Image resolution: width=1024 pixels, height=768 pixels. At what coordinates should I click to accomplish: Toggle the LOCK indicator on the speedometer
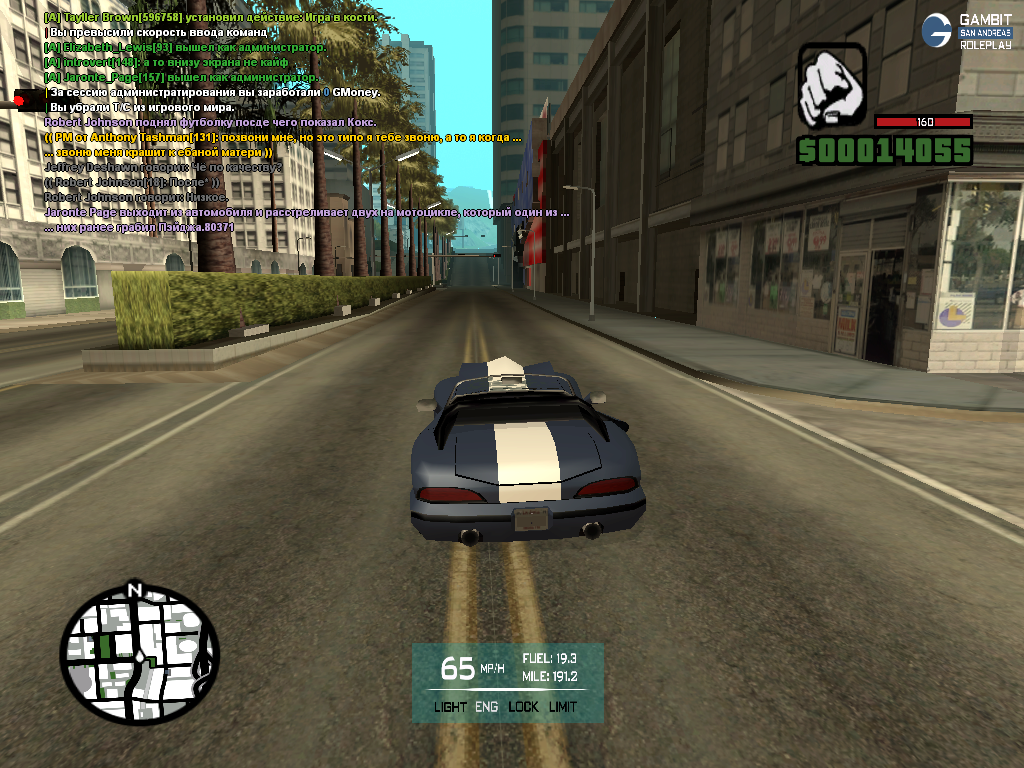pyautogui.click(x=523, y=707)
